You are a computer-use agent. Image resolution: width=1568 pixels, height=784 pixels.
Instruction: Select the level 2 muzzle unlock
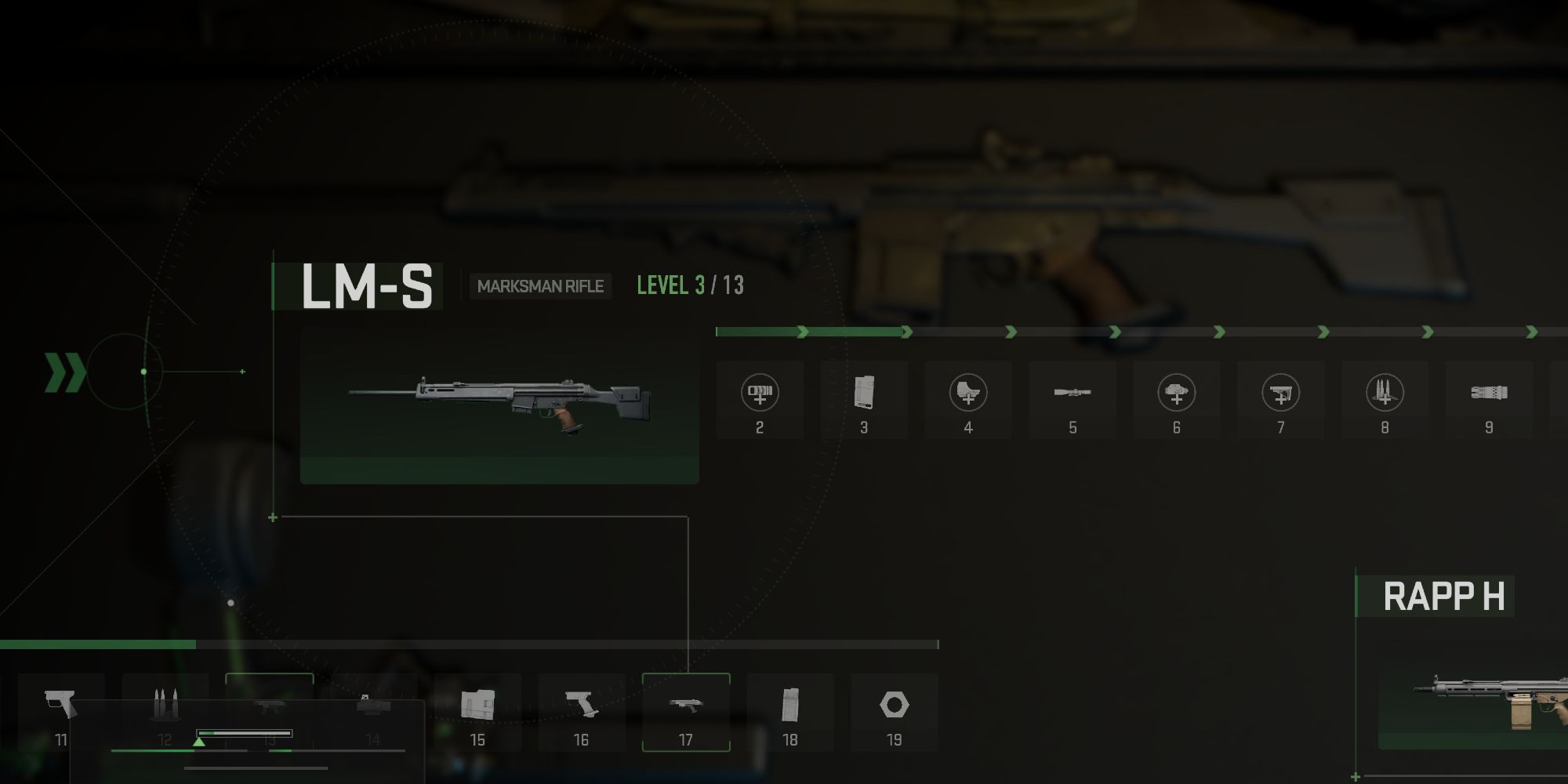[760, 401]
